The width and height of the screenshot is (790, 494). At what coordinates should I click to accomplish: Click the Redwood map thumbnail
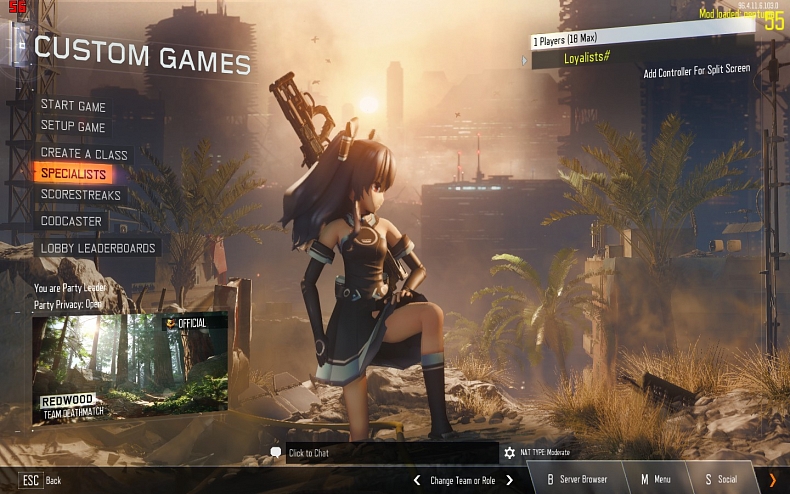[130, 366]
